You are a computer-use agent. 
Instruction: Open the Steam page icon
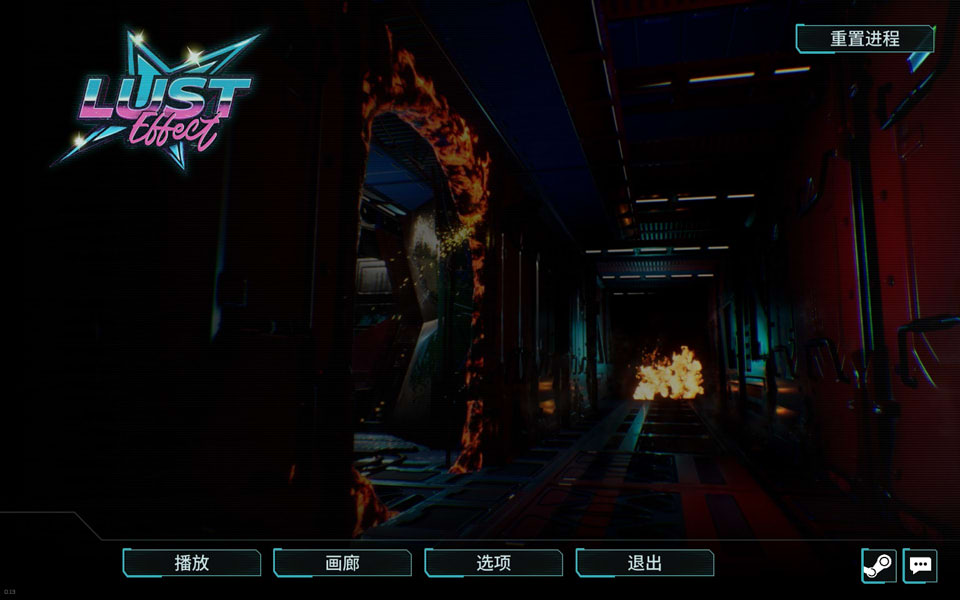tap(879, 565)
